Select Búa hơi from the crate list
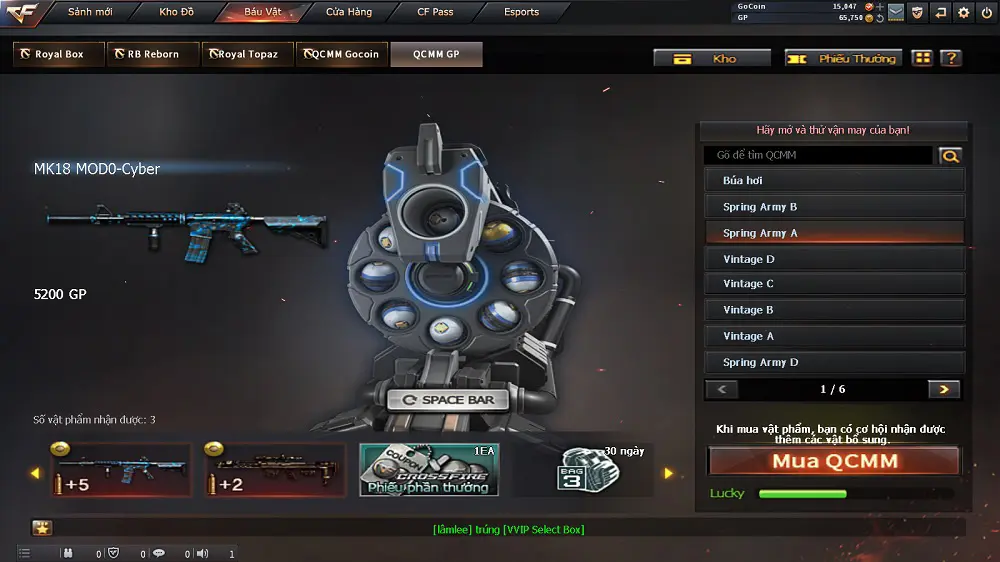 click(834, 181)
